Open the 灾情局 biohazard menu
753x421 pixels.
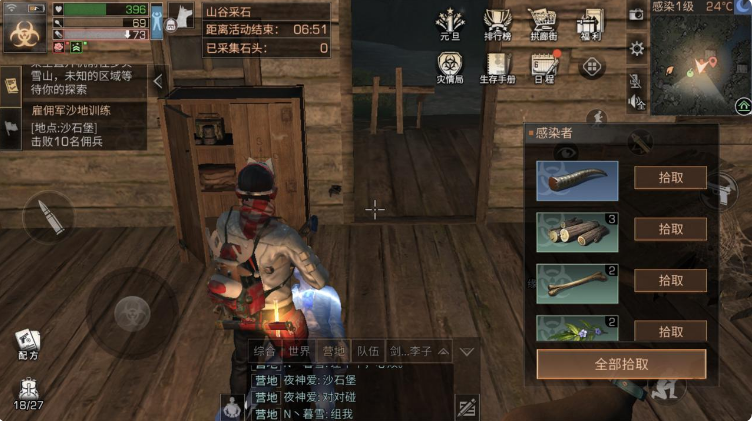click(450, 69)
